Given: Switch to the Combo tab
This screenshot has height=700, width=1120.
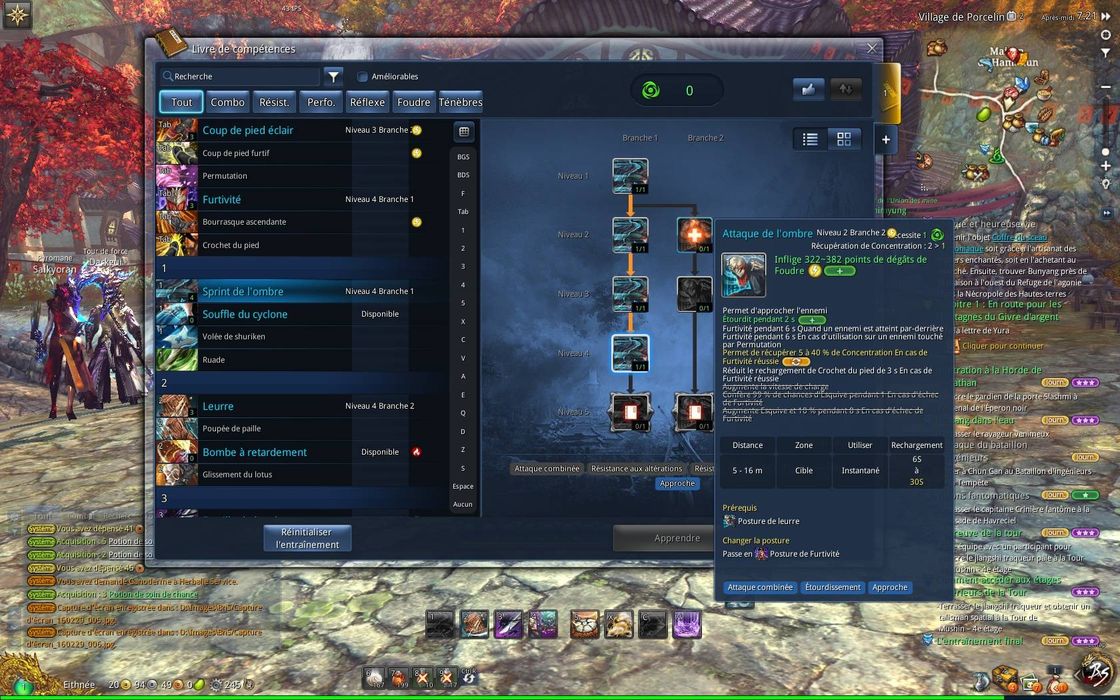Looking at the screenshot, I should tap(228, 102).
